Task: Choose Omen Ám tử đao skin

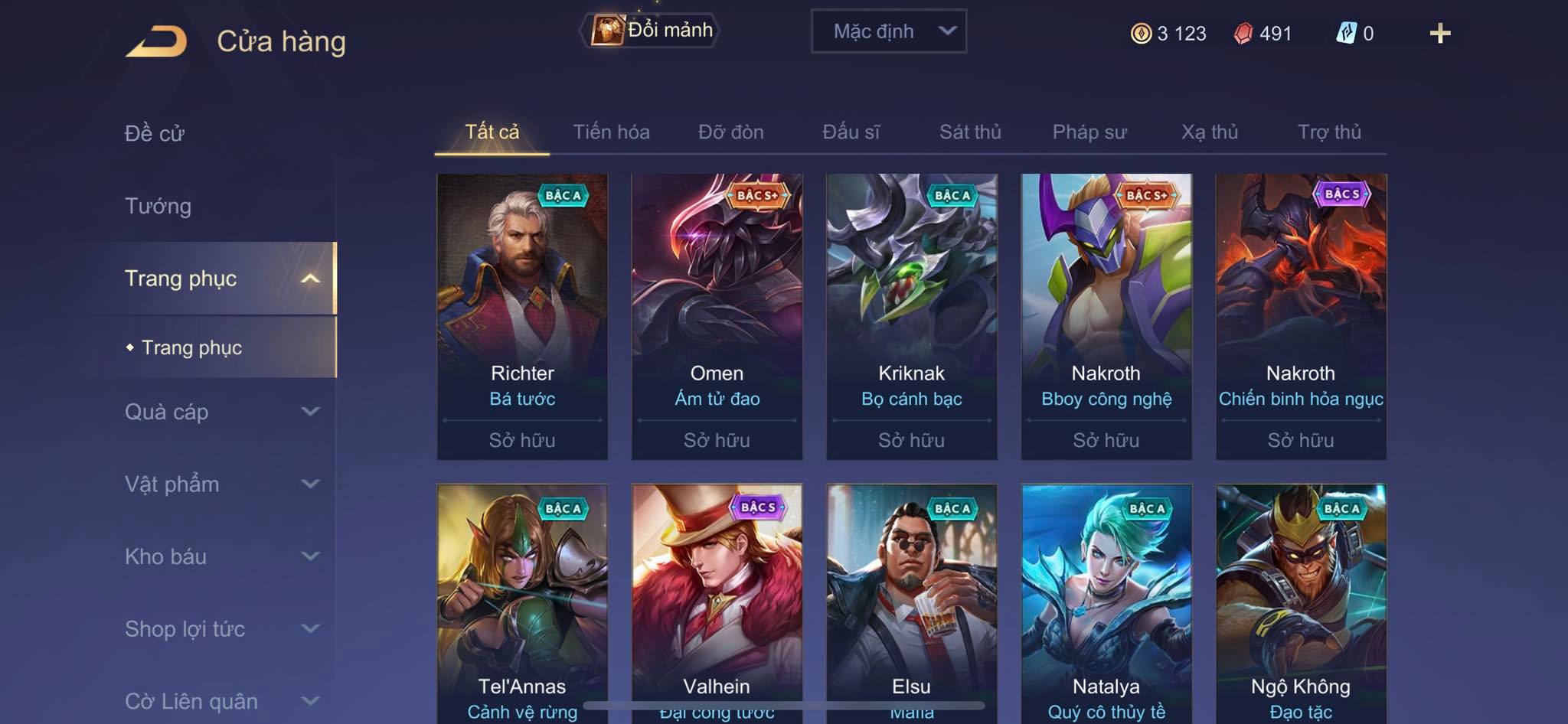Action: pyautogui.click(x=717, y=316)
